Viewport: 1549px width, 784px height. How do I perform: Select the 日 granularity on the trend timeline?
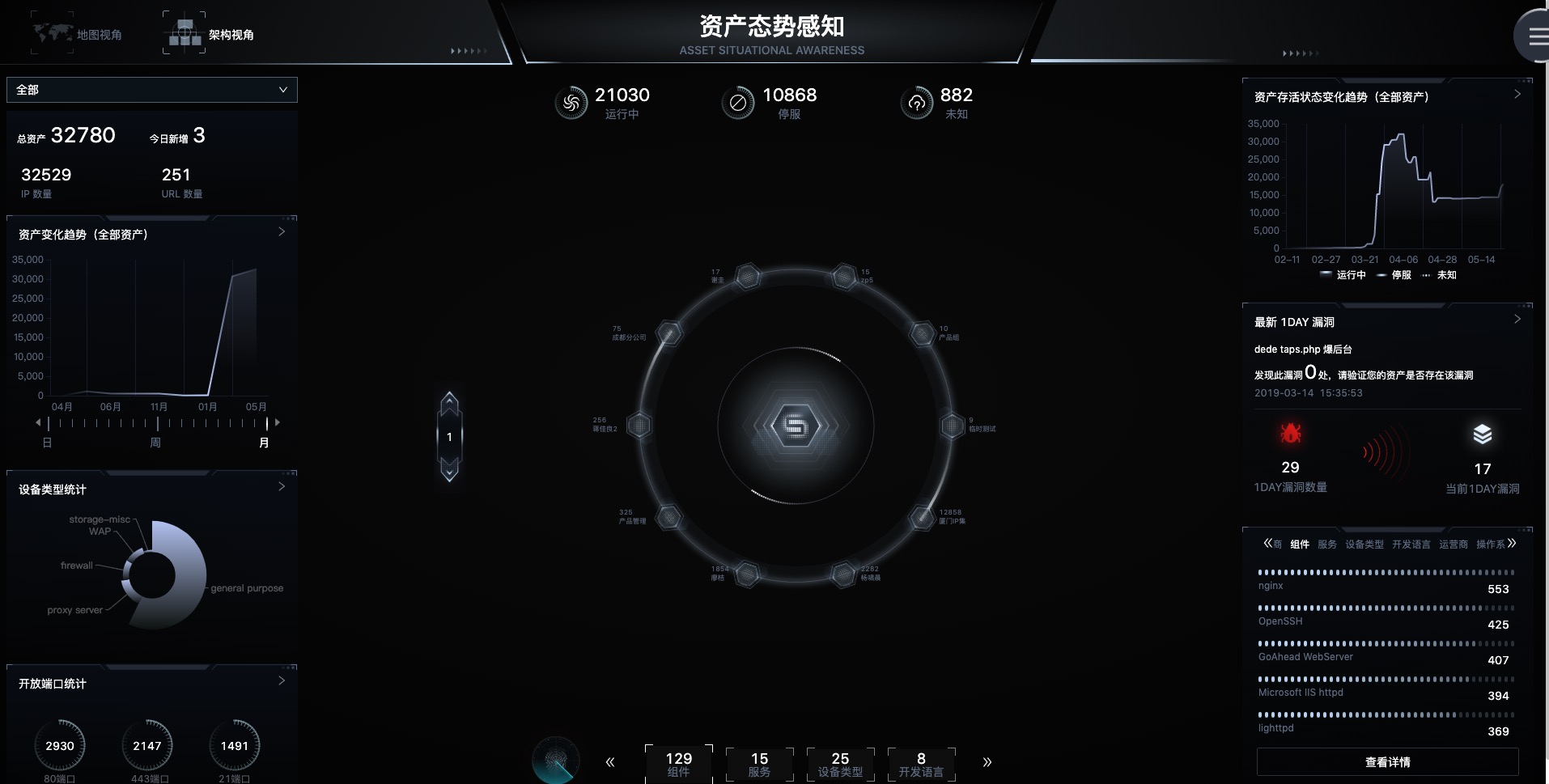47,443
